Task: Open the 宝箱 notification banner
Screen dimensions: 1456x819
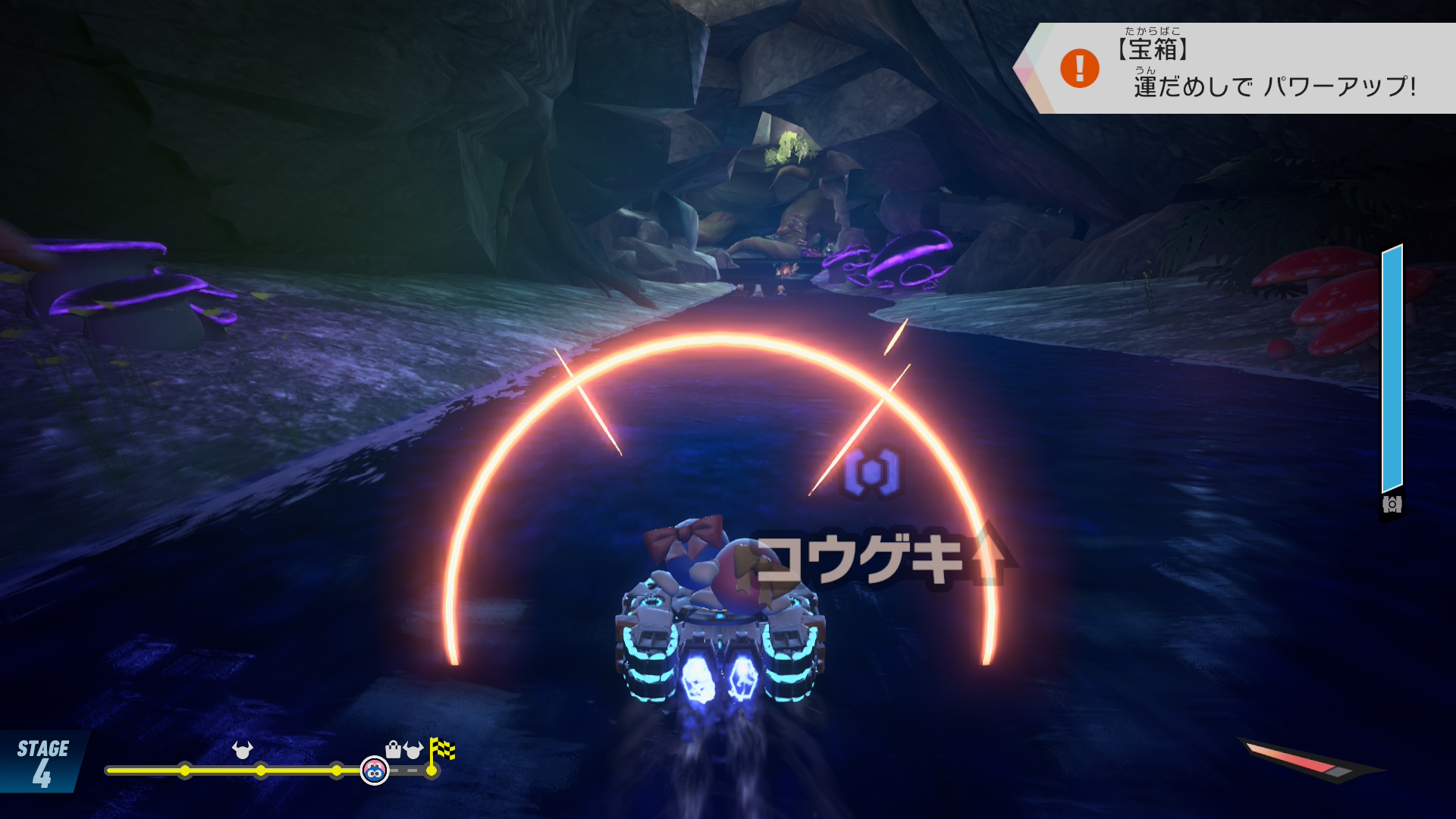Action: pos(1244,68)
